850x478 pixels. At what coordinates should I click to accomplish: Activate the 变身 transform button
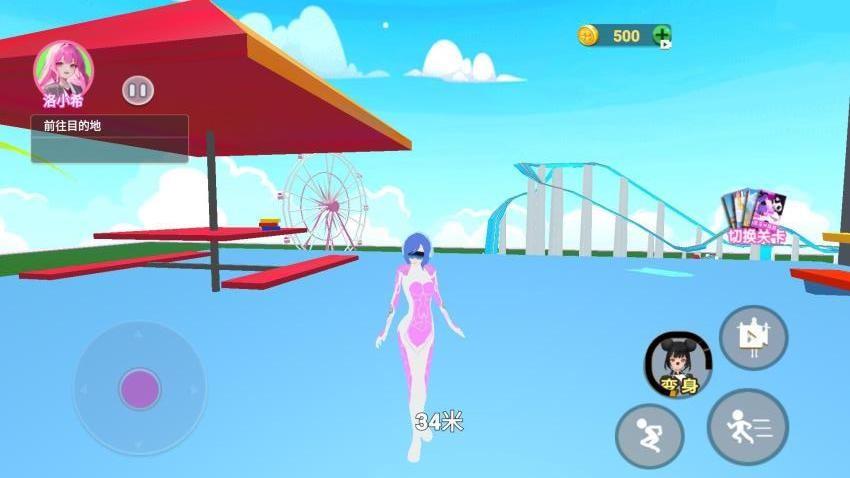[x=677, y=364]
